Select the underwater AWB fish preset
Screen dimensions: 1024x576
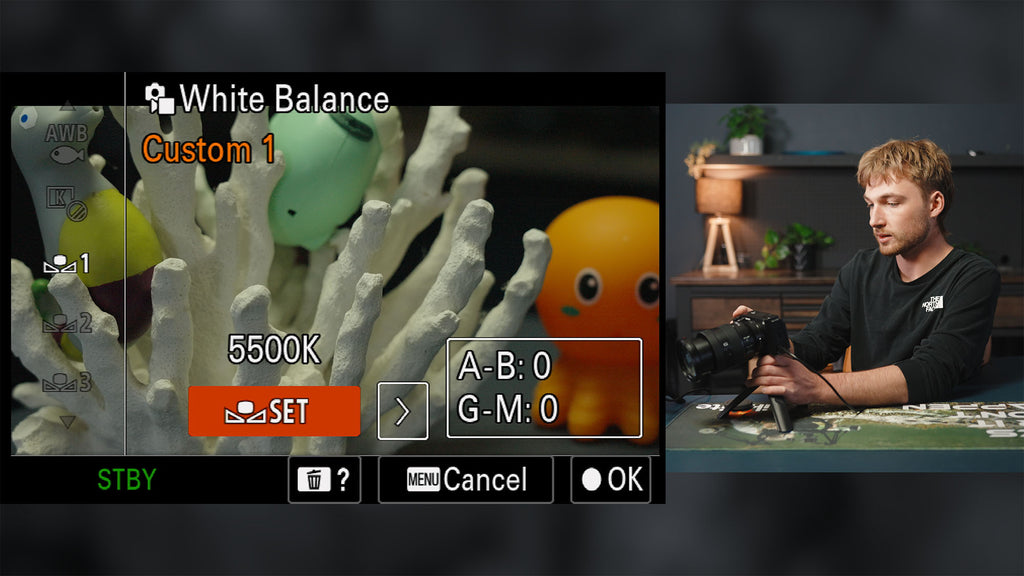click(67, 143)
